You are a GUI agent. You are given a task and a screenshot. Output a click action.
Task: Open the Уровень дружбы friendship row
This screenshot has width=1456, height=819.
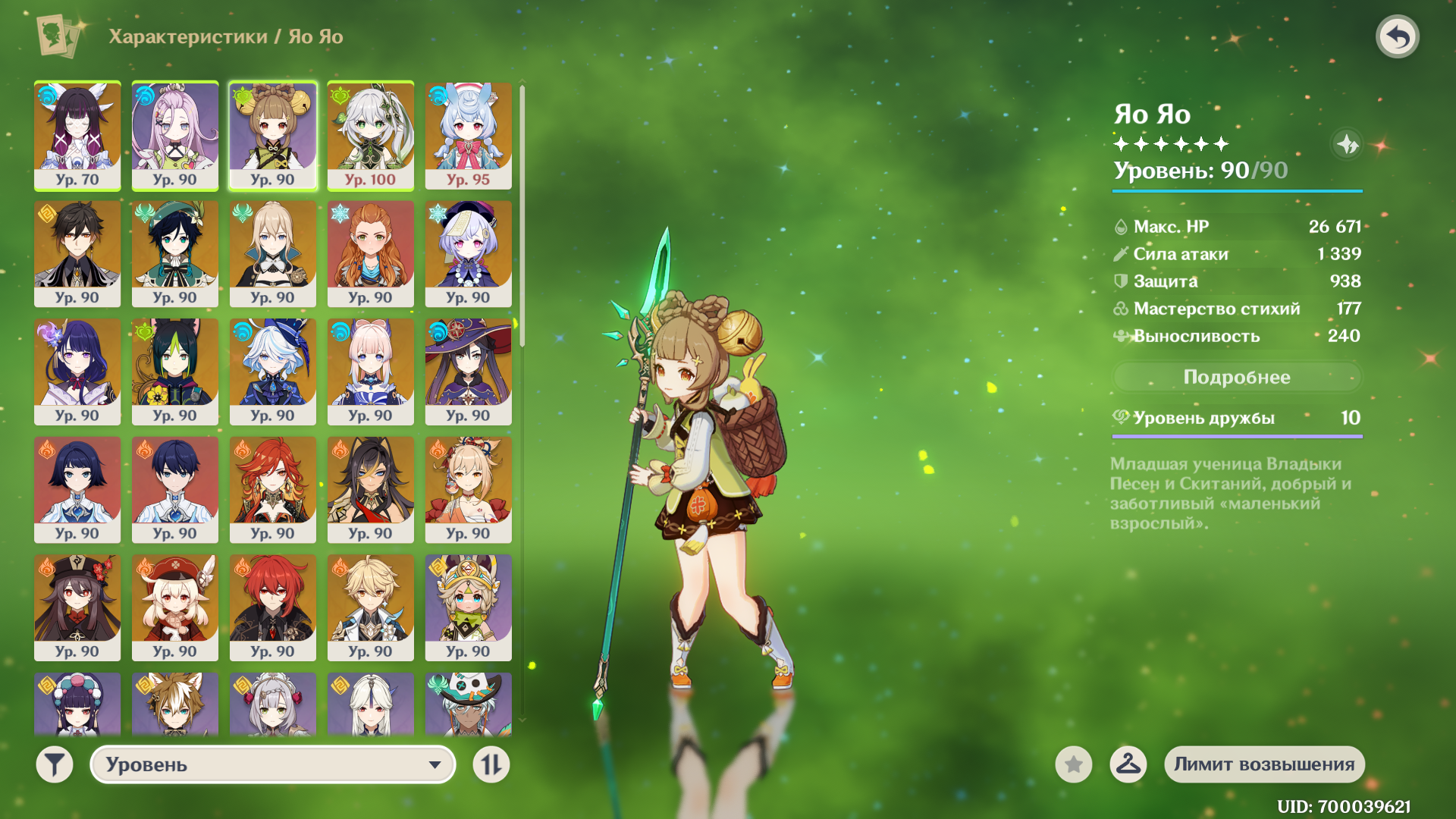1236,418
